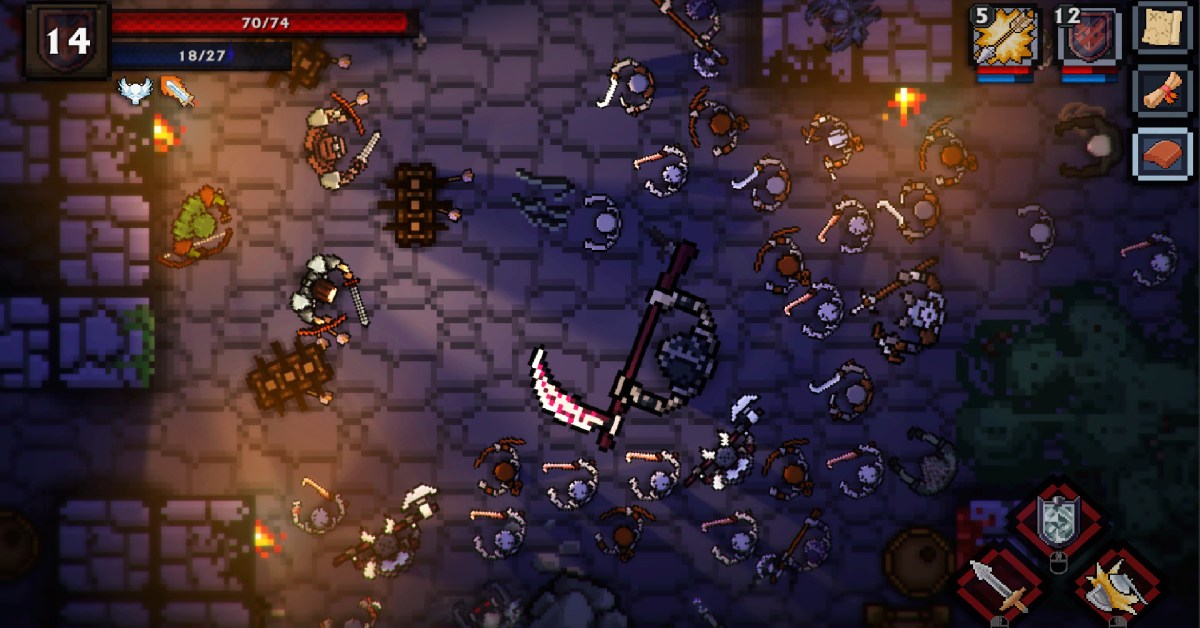Image resolution: width=1200 pixels, height=628 pixels.
Task: Open the level 14 player shield portrait
Action: point(66,39)
